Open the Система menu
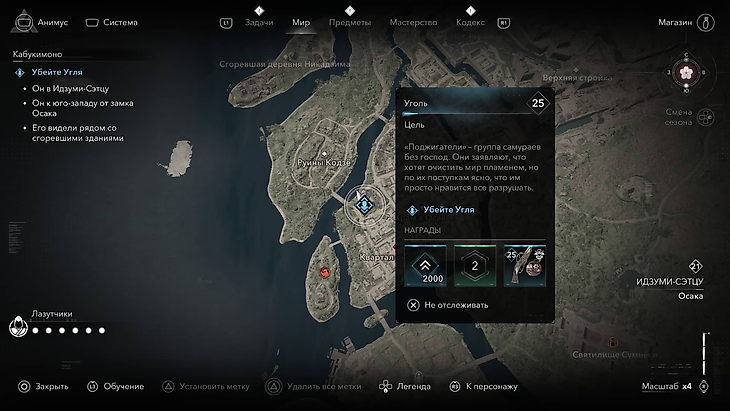730x411 pixels. 112,21
